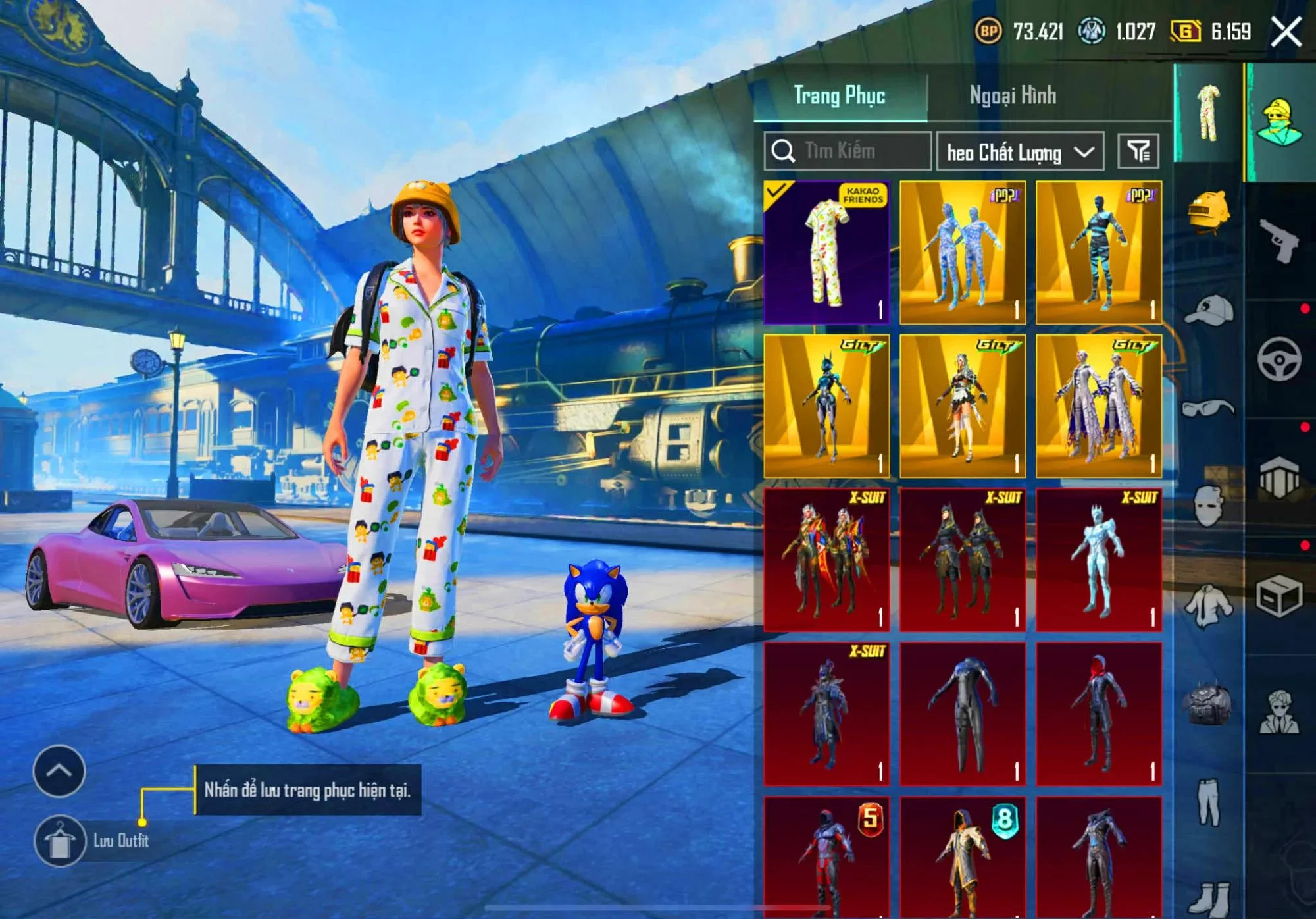Open the filter options button

pos(1138,151)
